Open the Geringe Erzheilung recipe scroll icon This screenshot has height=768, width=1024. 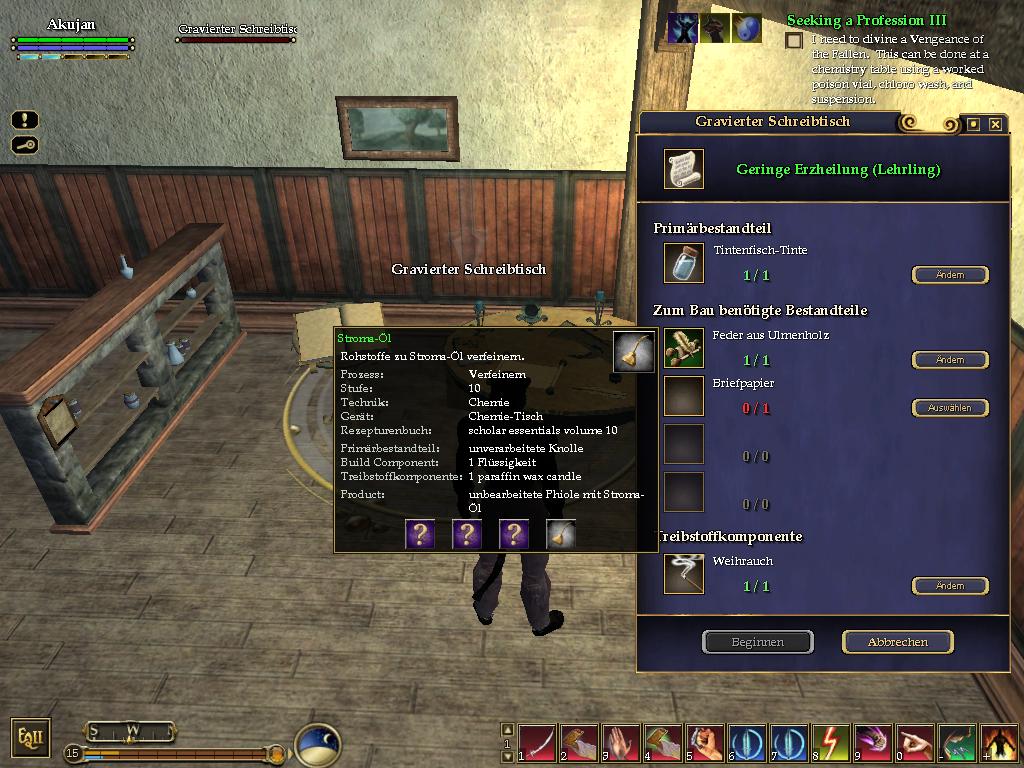click(x=684, y=169)
